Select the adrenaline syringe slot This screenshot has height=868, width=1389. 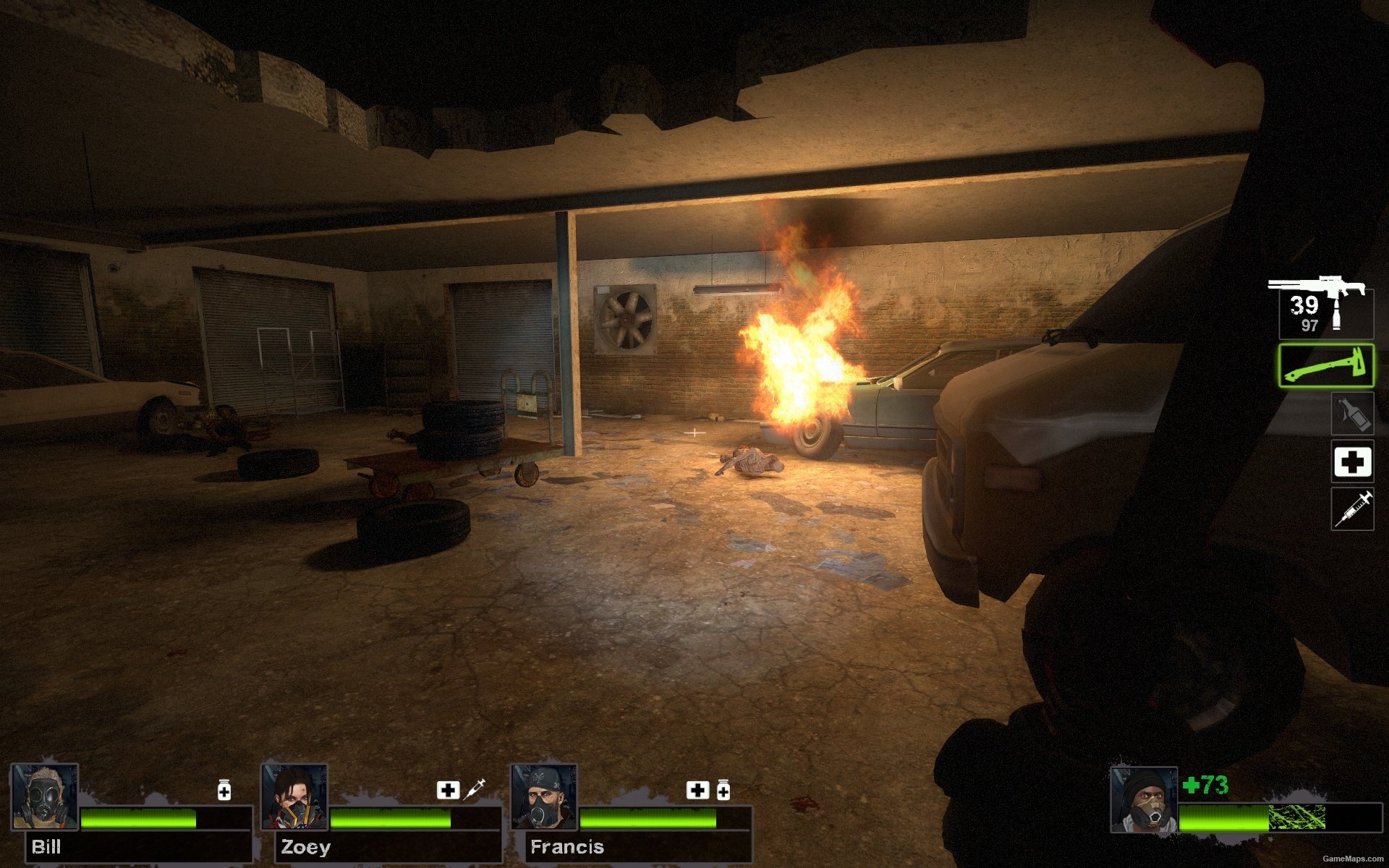(x=1353, y=509)
